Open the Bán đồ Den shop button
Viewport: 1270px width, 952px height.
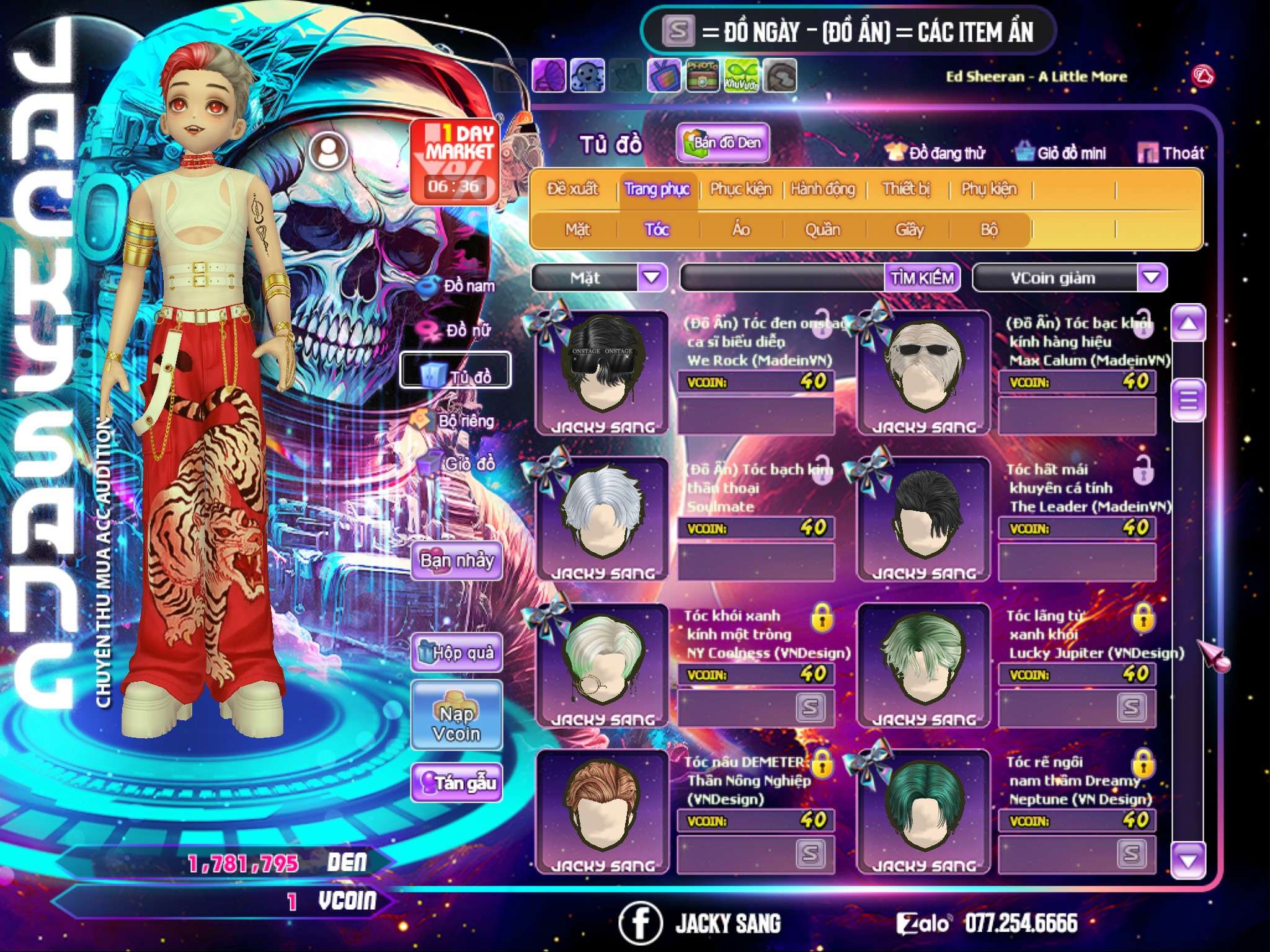pos(722,143)
